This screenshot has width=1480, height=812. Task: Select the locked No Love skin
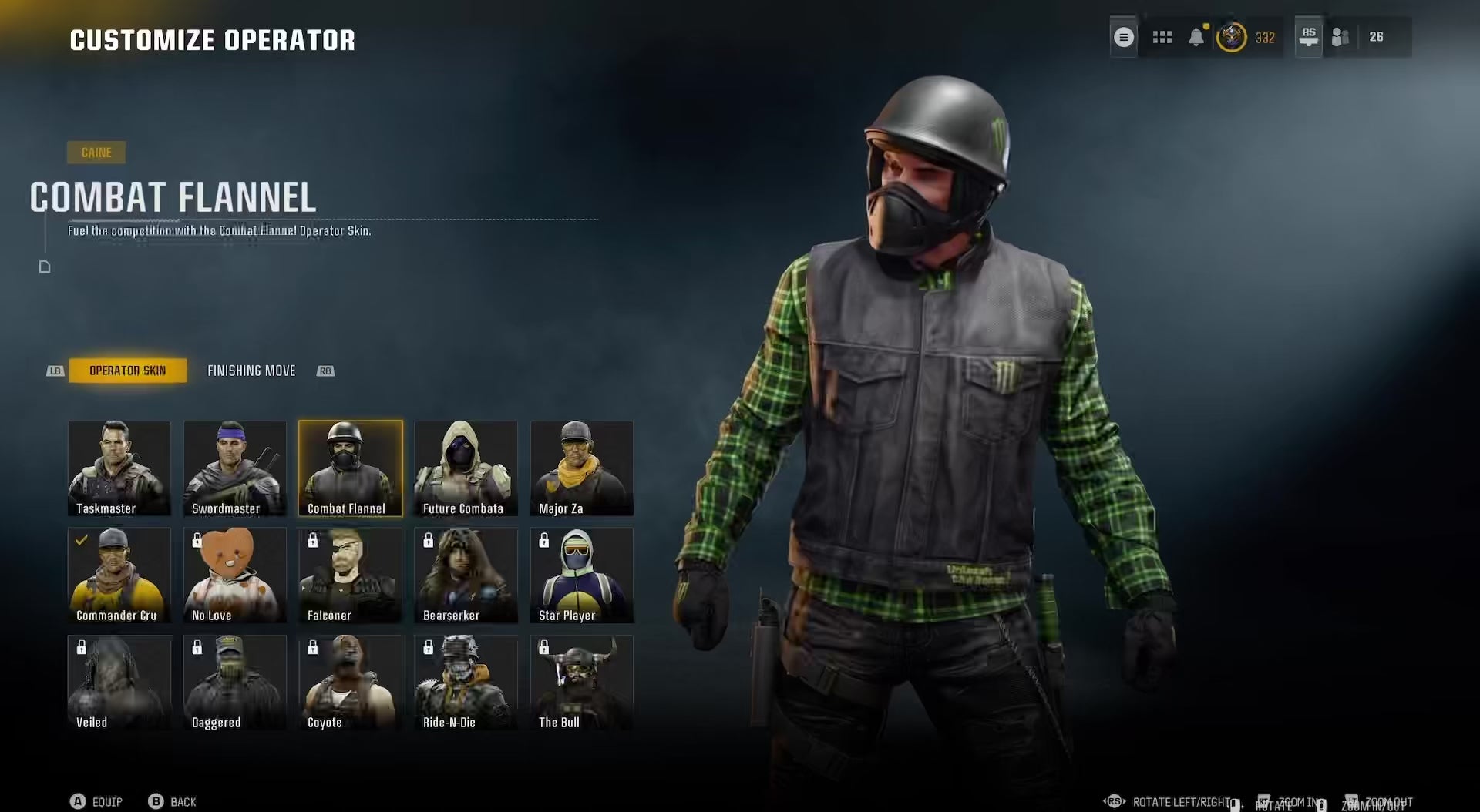(235, 575)
